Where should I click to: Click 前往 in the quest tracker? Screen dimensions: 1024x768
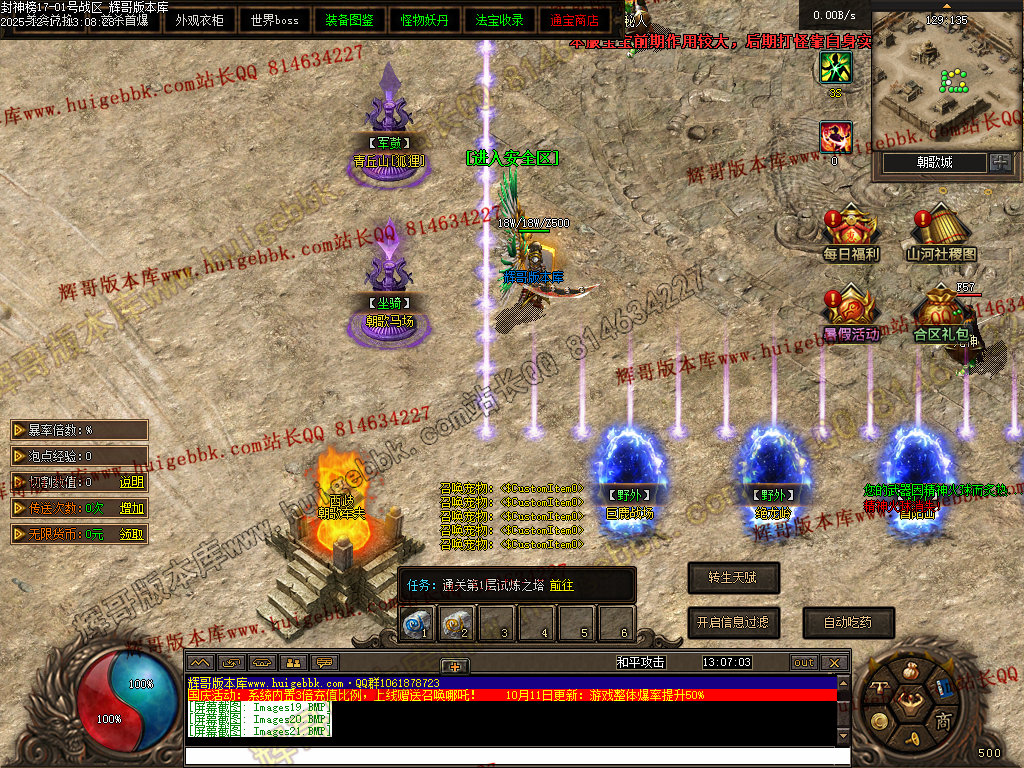560,585
